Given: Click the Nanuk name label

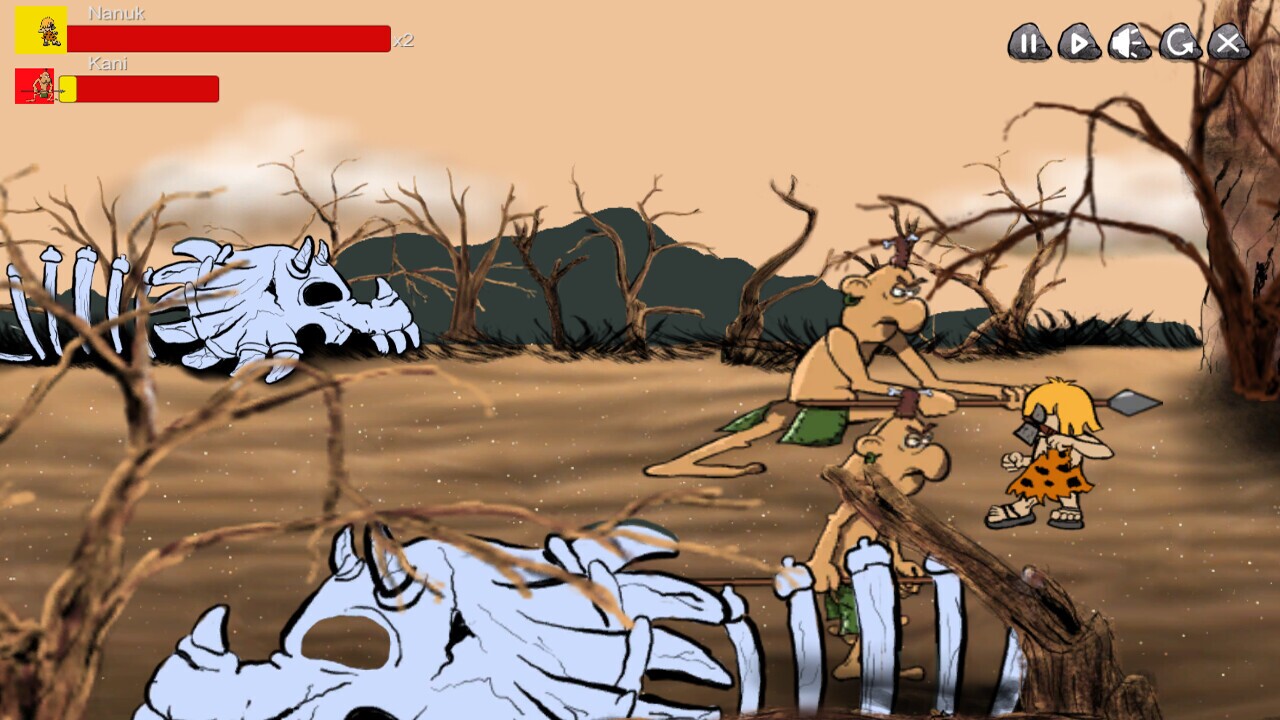Looking at the screenshot, I should pos(117,13).
